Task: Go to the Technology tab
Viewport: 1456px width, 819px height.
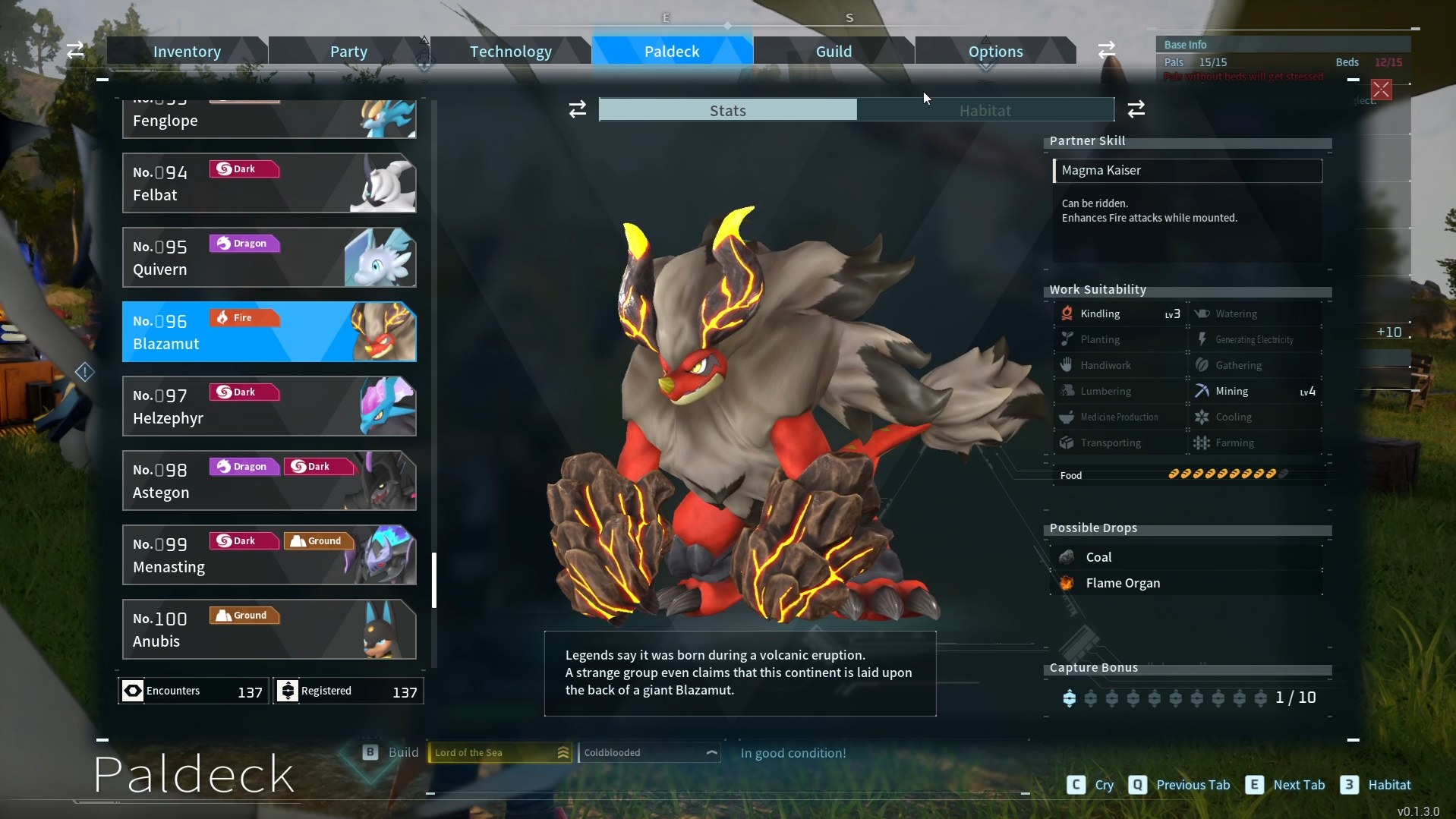Action: pyautogui.click(x=510, y=52)
